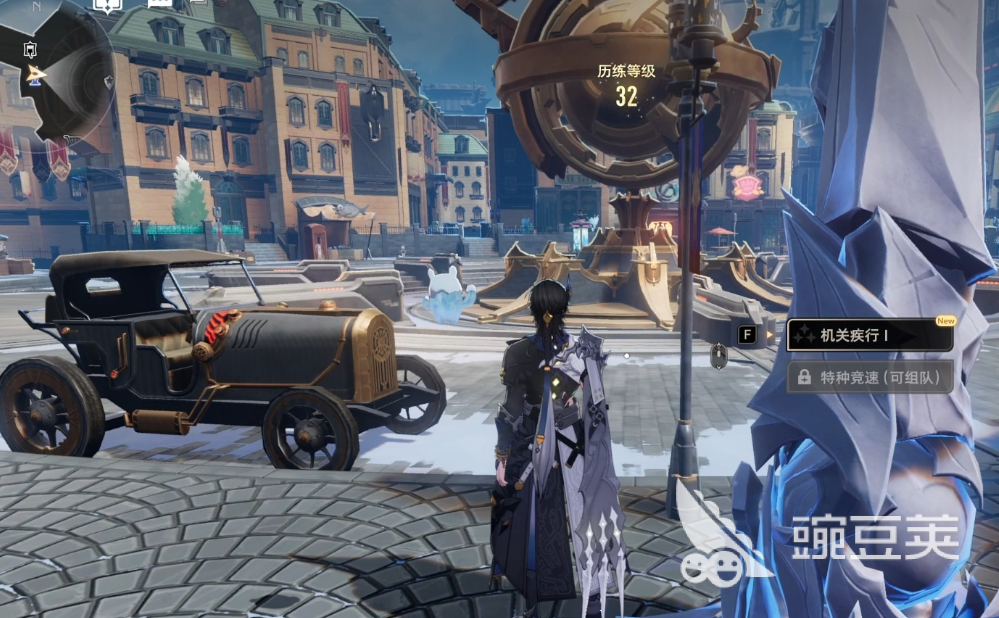Choose the locked 特种竞速 (可组队) option

click(869, 377)
